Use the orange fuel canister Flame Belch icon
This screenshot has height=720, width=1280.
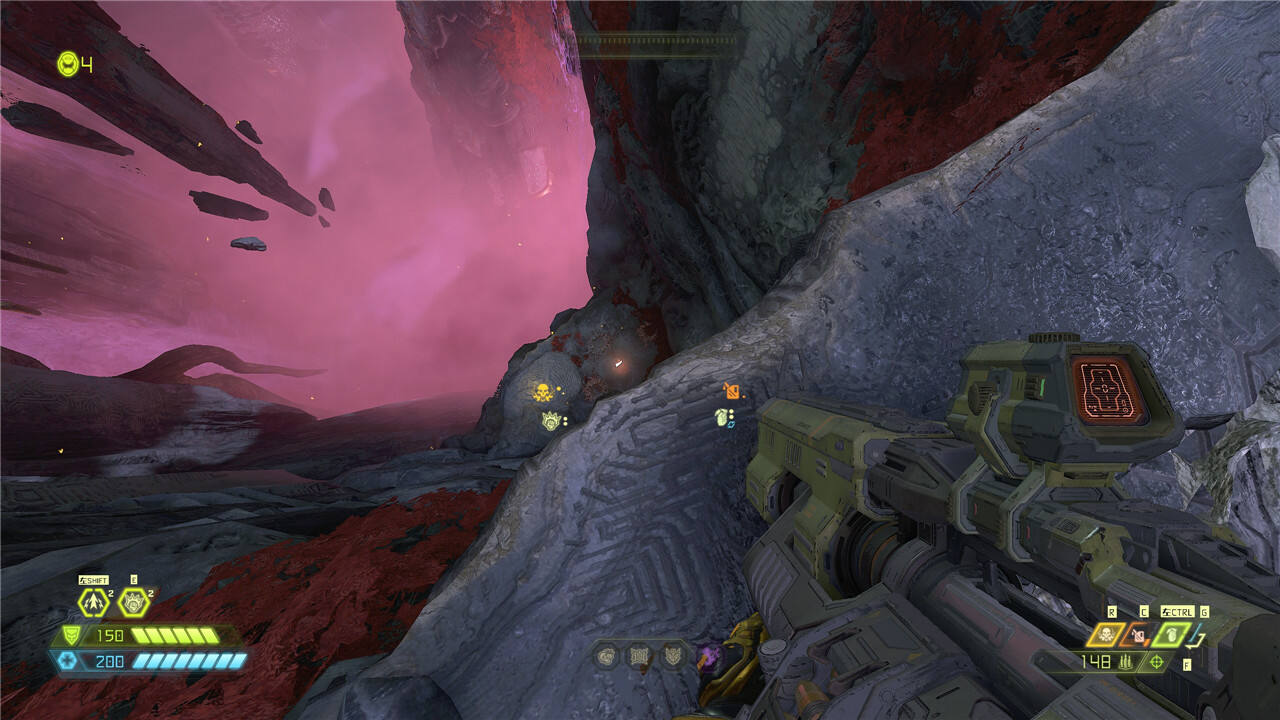click(x=1137, y=634)
